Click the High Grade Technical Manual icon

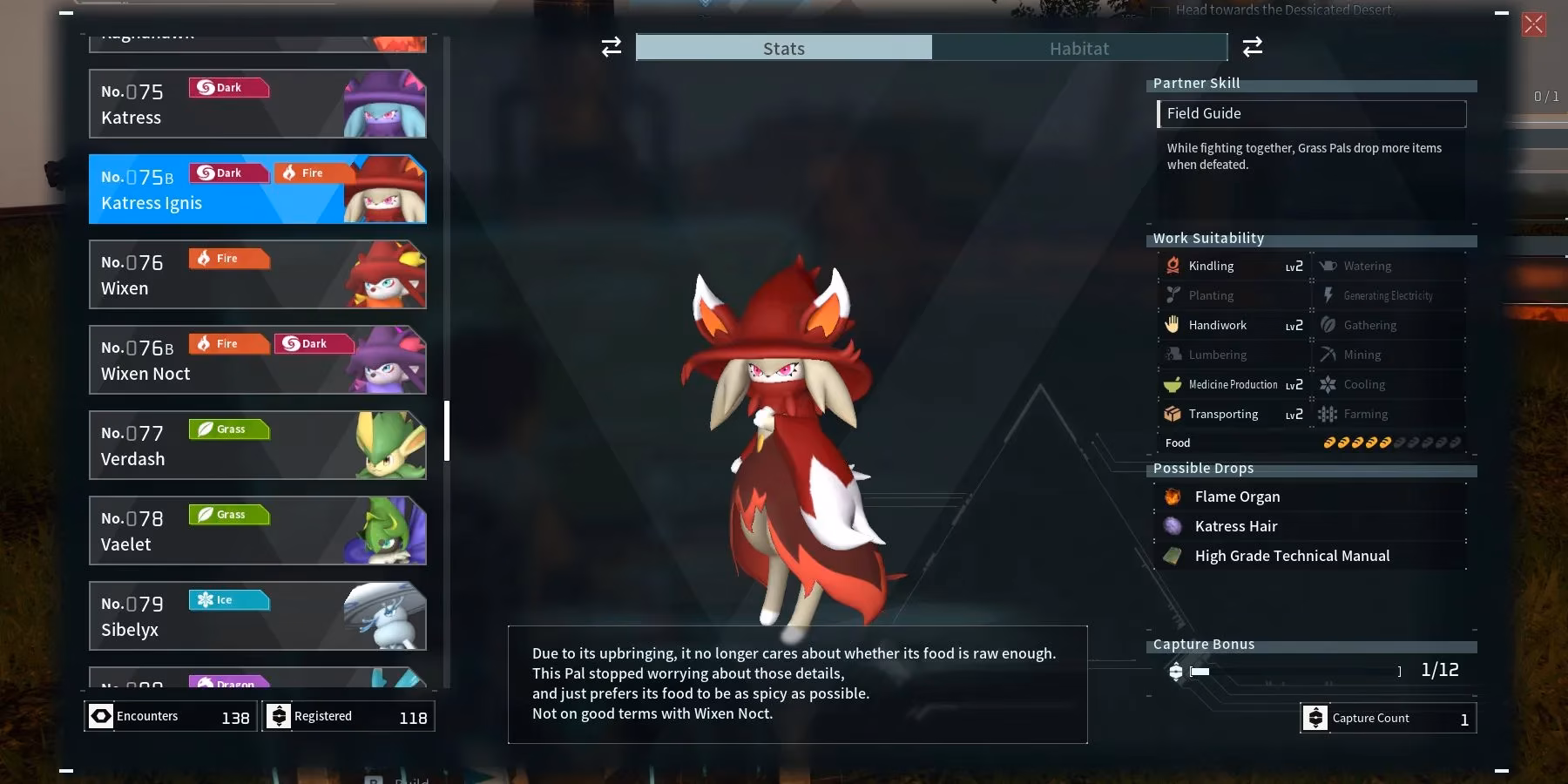(1174, 556)
